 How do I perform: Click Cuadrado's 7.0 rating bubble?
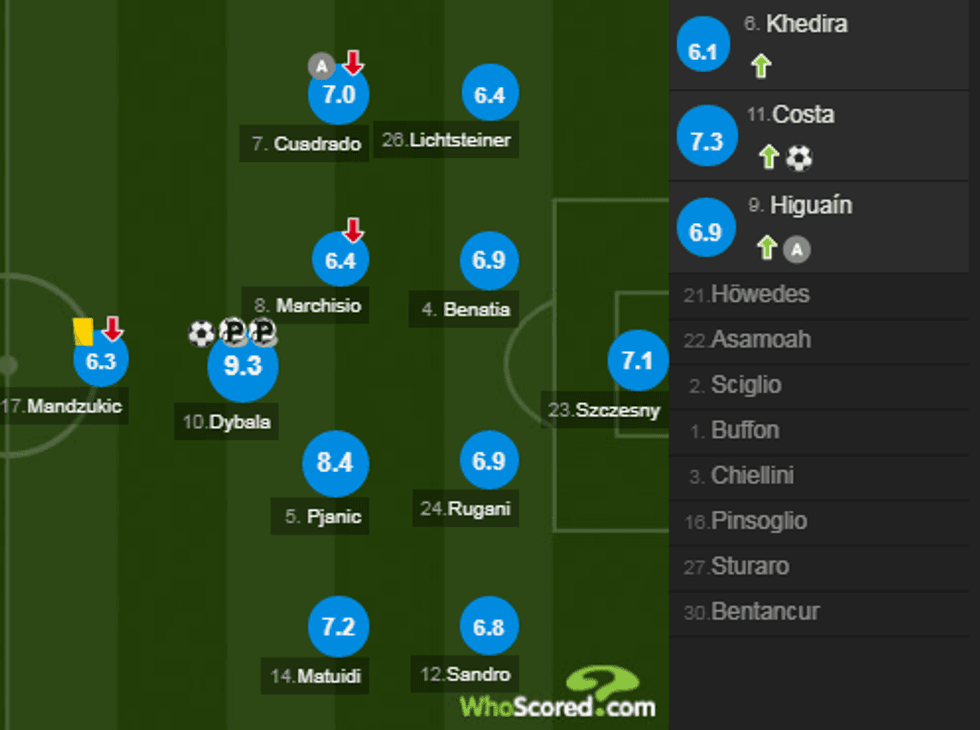339,95
